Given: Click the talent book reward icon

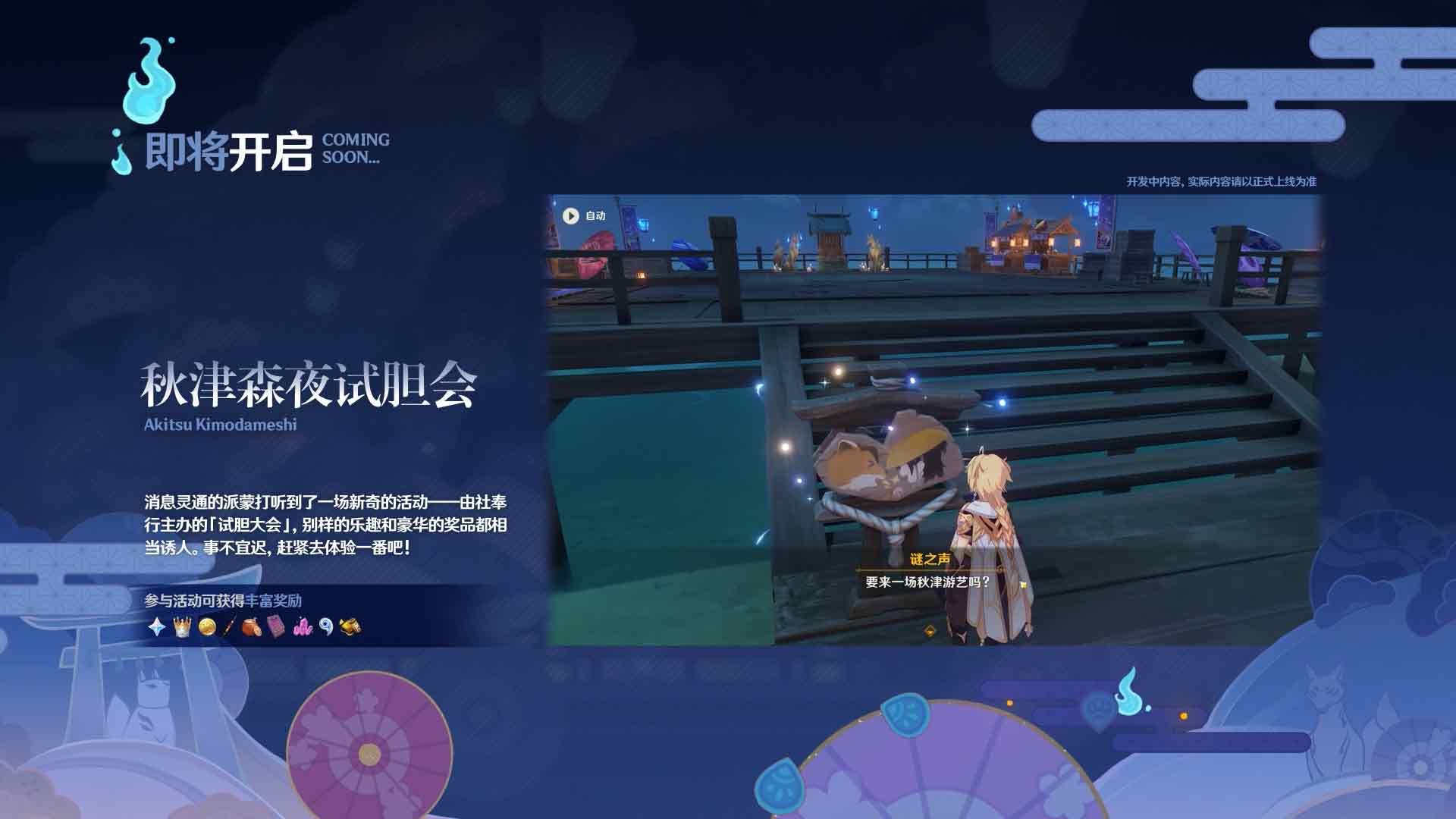Looking at the screenshot, I should point(275,627).
